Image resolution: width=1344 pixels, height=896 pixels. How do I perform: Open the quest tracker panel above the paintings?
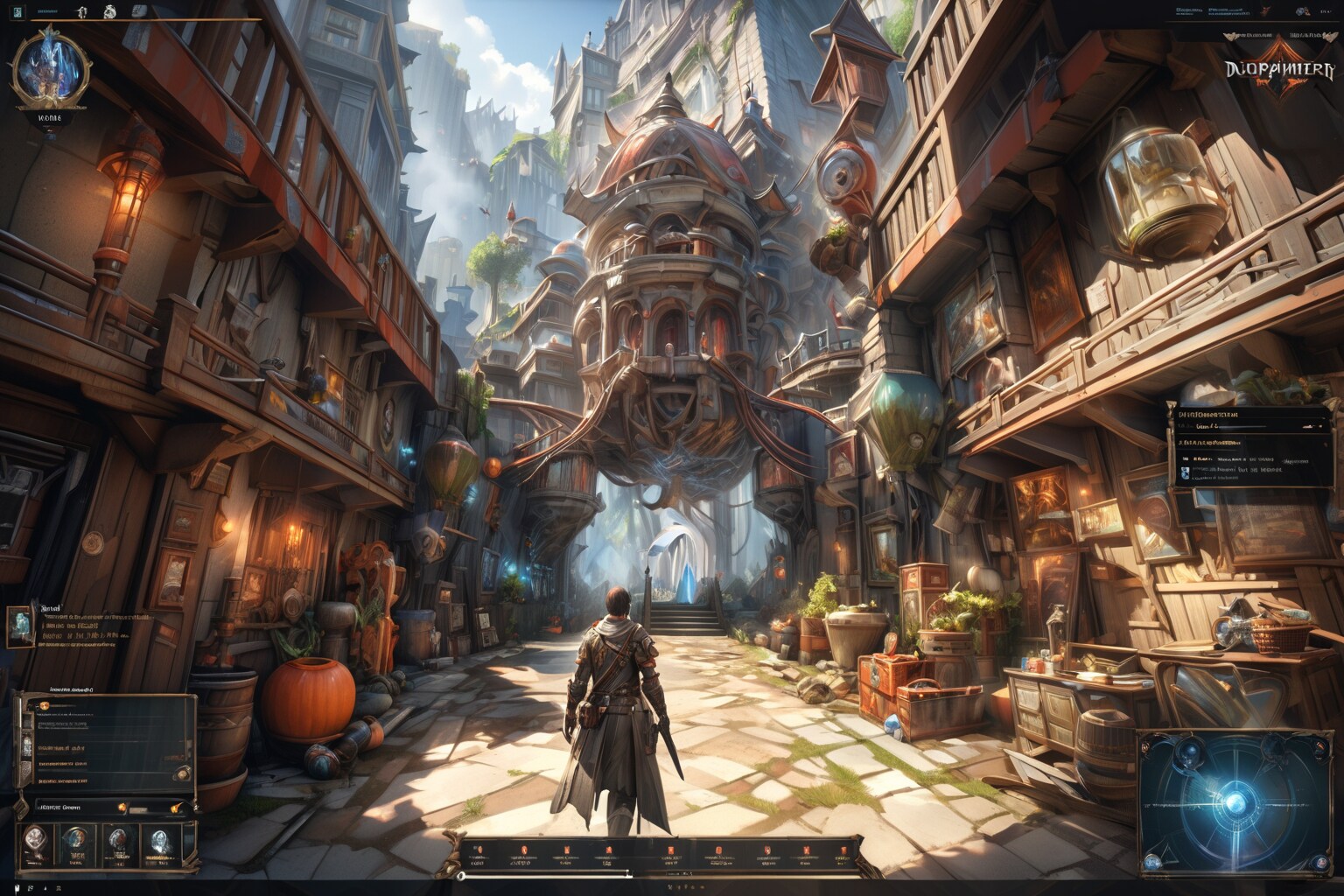[1244, 444]
